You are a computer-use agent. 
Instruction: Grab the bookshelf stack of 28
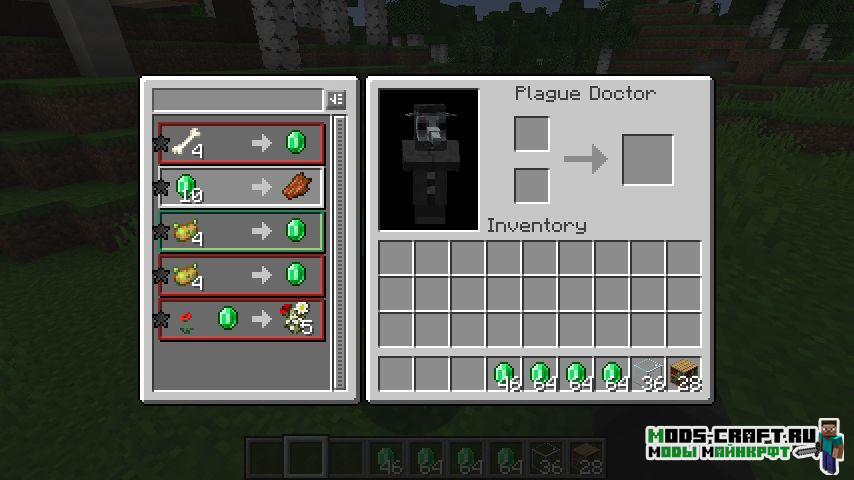coord(684,374)
